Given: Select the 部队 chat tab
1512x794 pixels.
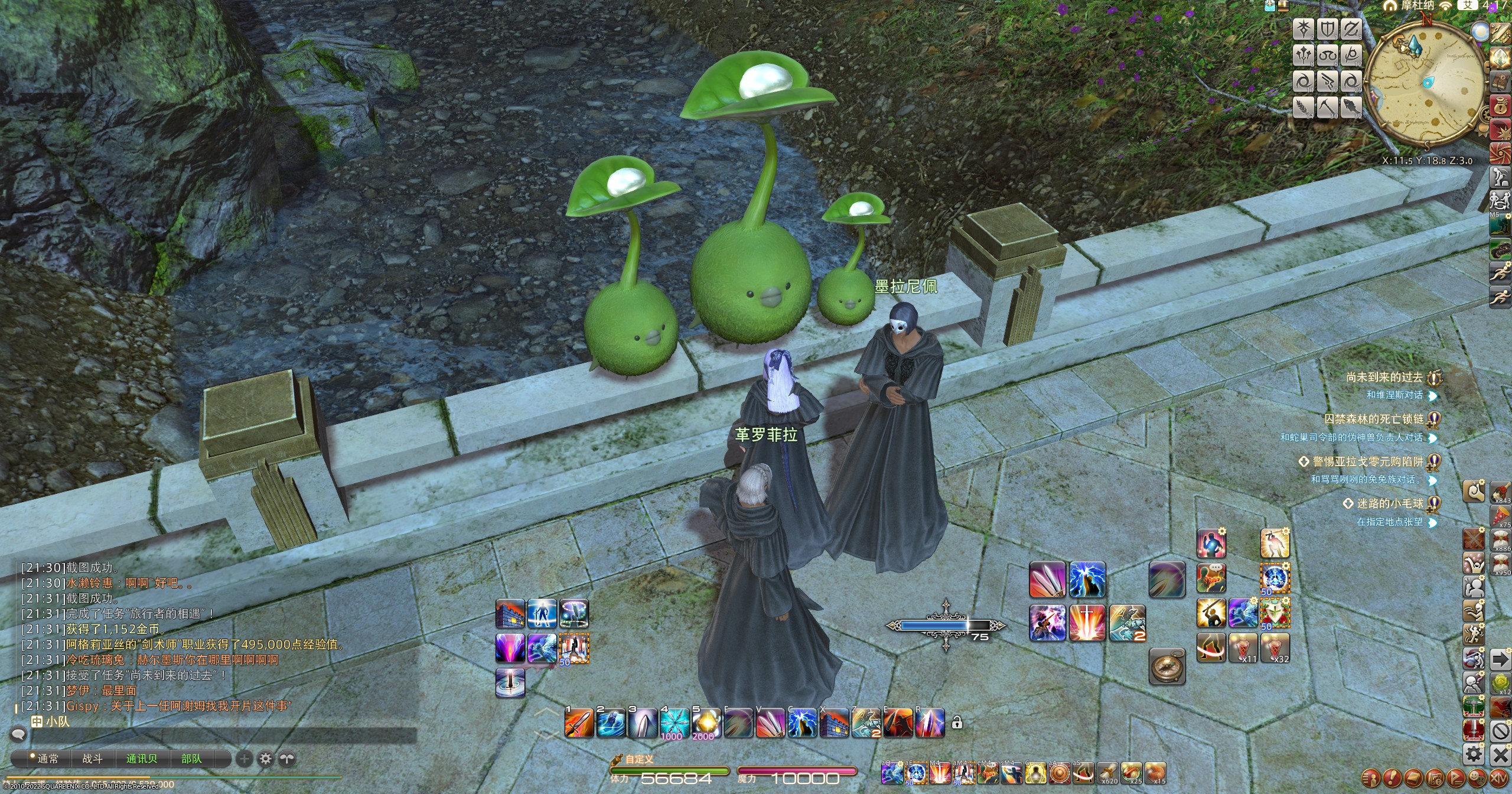Looking at the screenshot, I should 191,759.
